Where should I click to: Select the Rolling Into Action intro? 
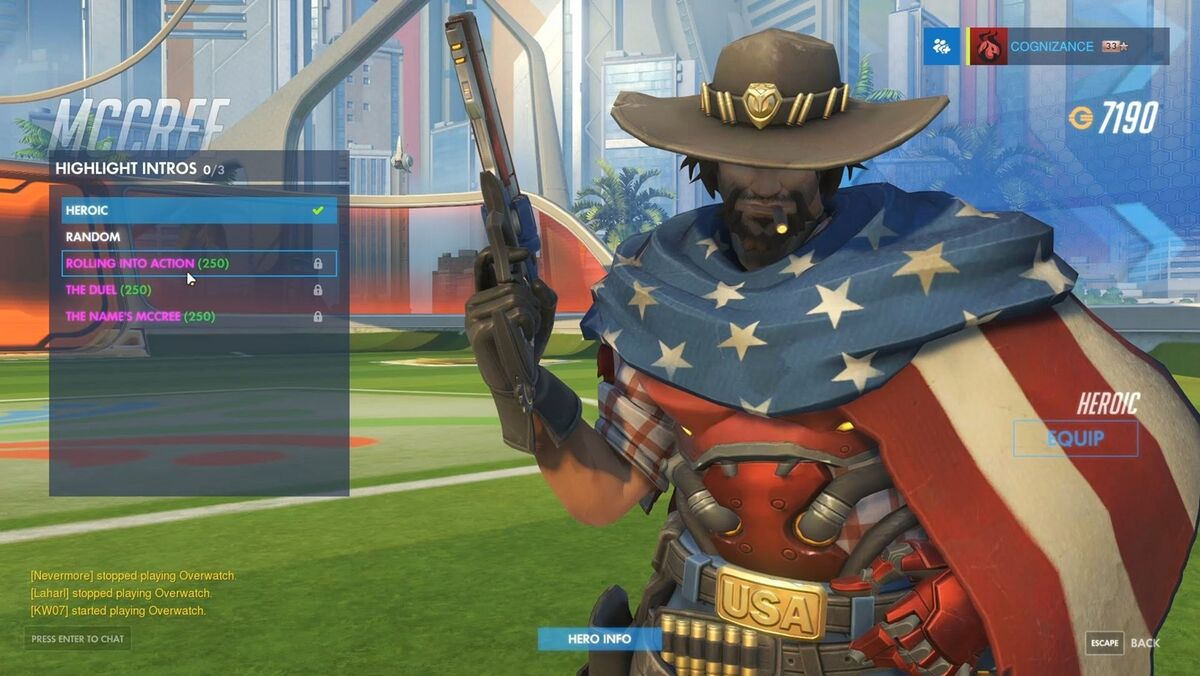[x=199, y=264]
